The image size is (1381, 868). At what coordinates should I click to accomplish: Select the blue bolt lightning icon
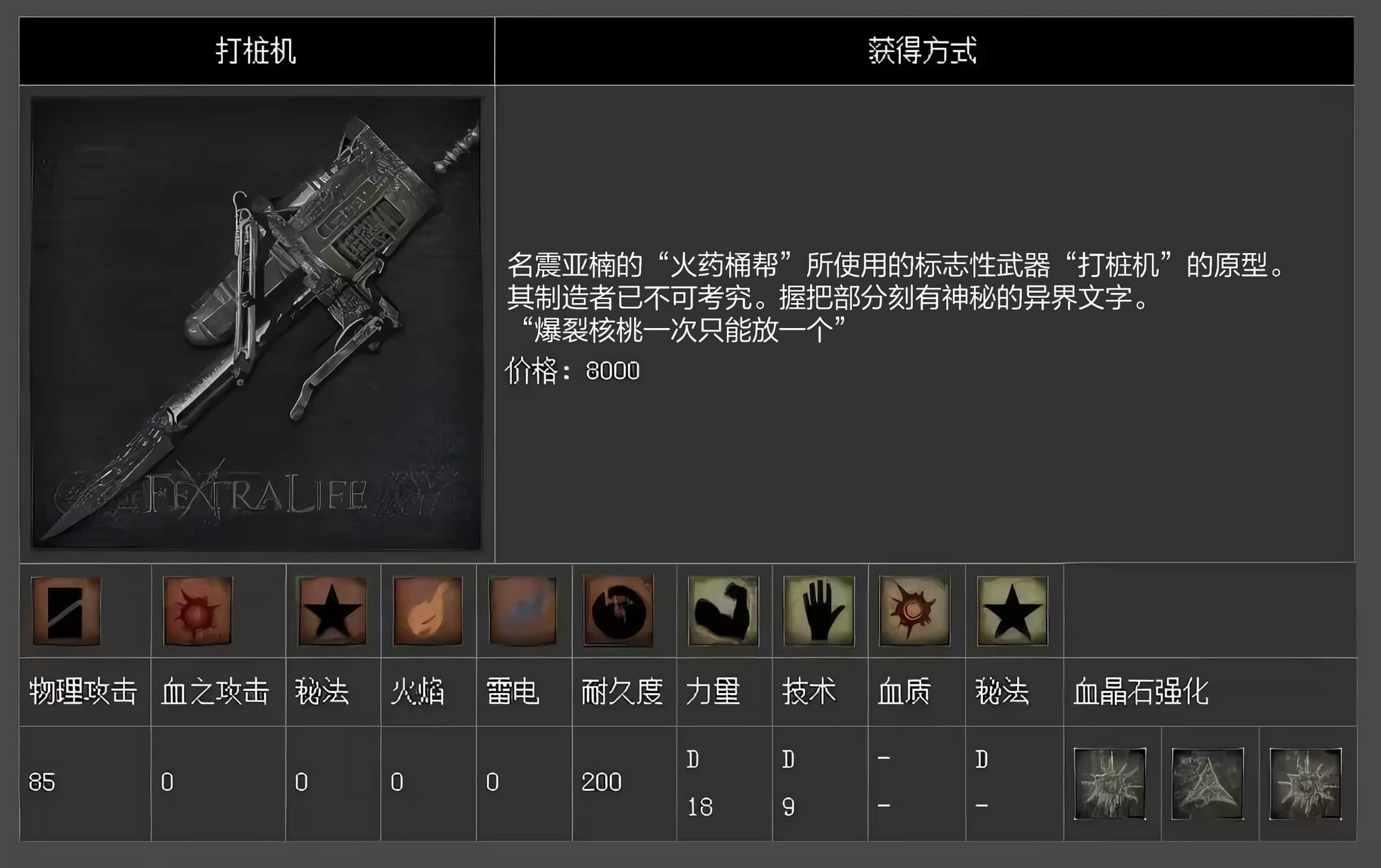[x=523, y=611]
